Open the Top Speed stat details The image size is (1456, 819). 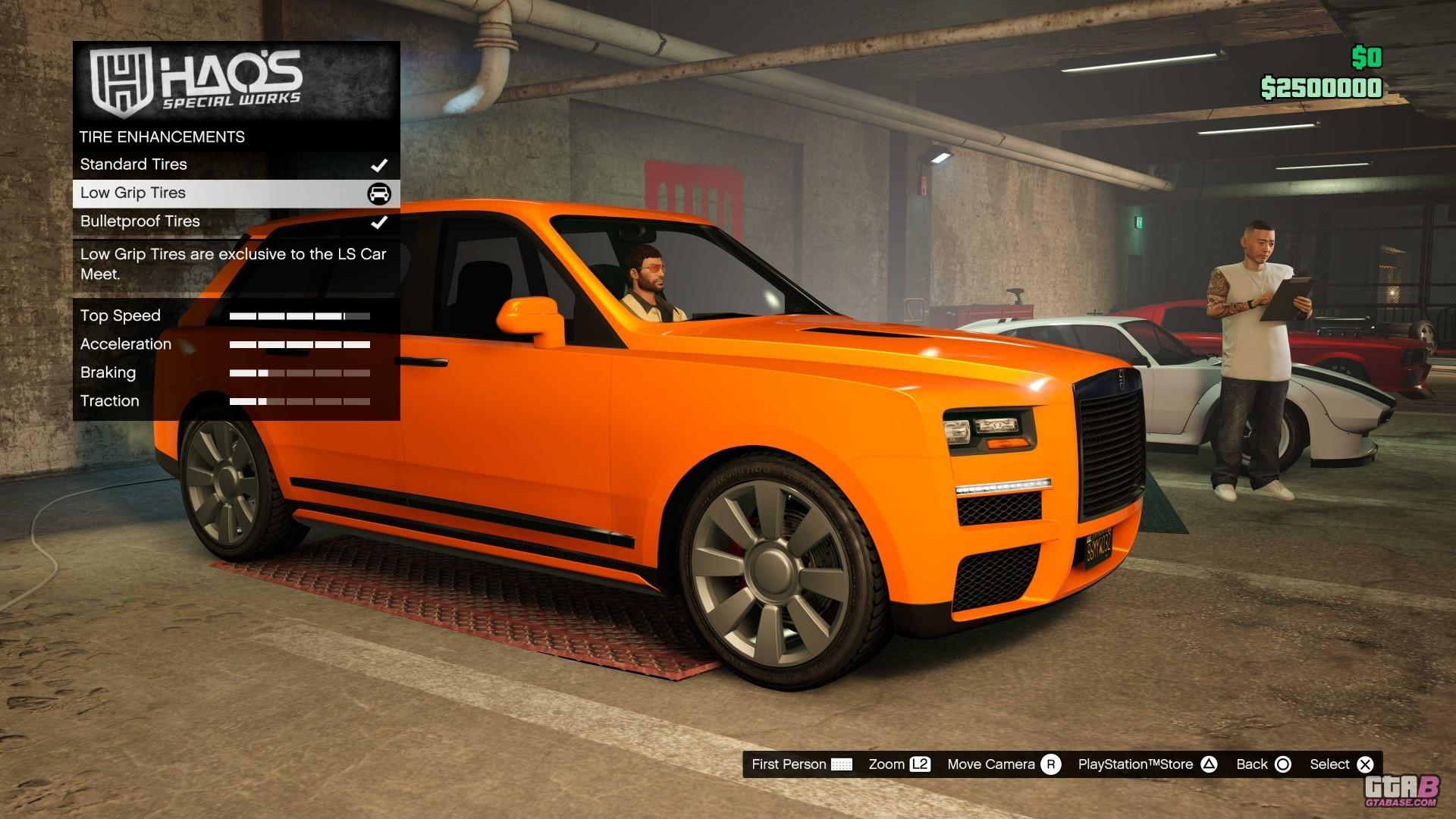pyautogui.click(x=121, y=315)
